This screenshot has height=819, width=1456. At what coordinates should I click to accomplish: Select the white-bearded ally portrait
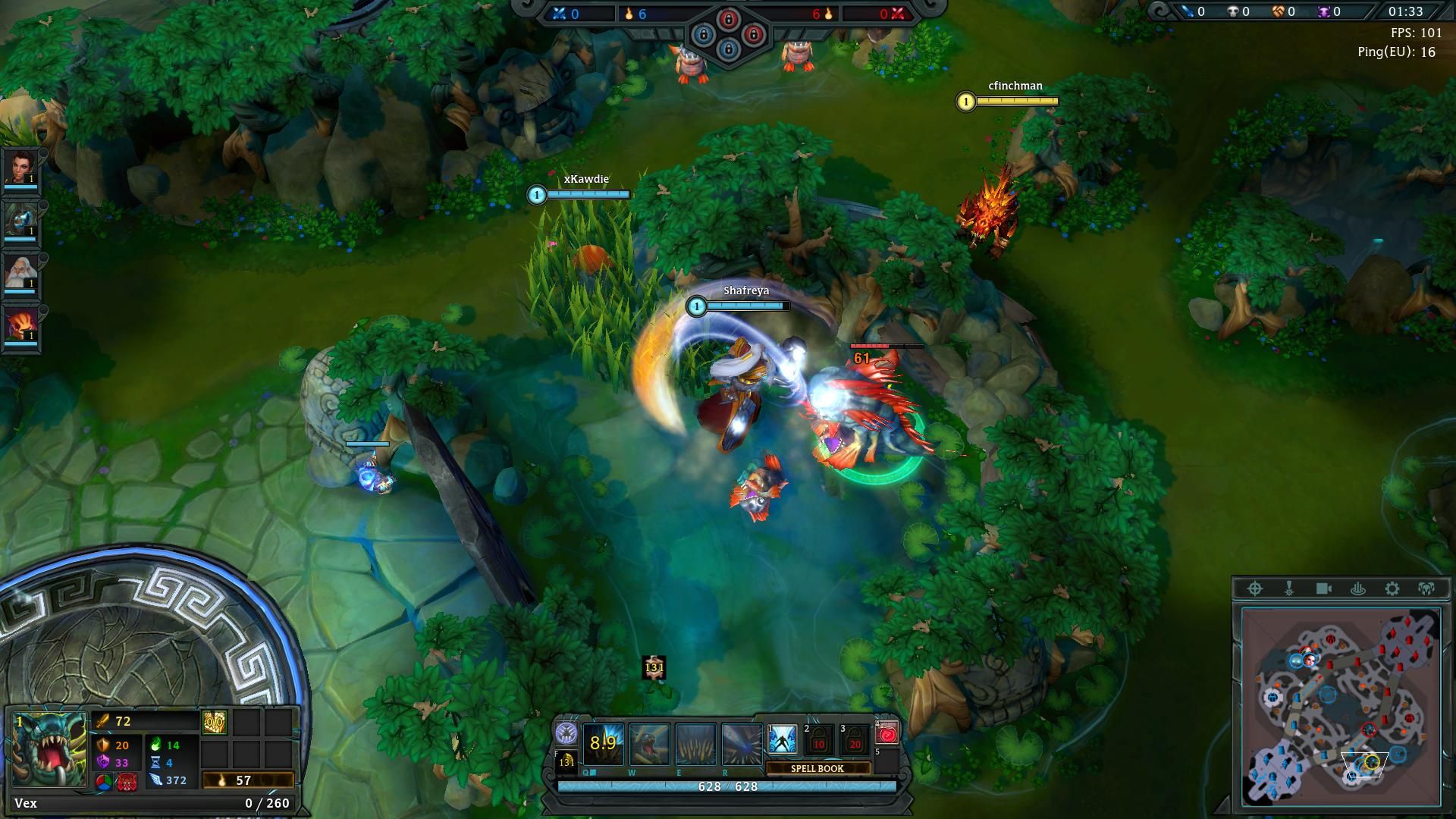pos(20,271)
